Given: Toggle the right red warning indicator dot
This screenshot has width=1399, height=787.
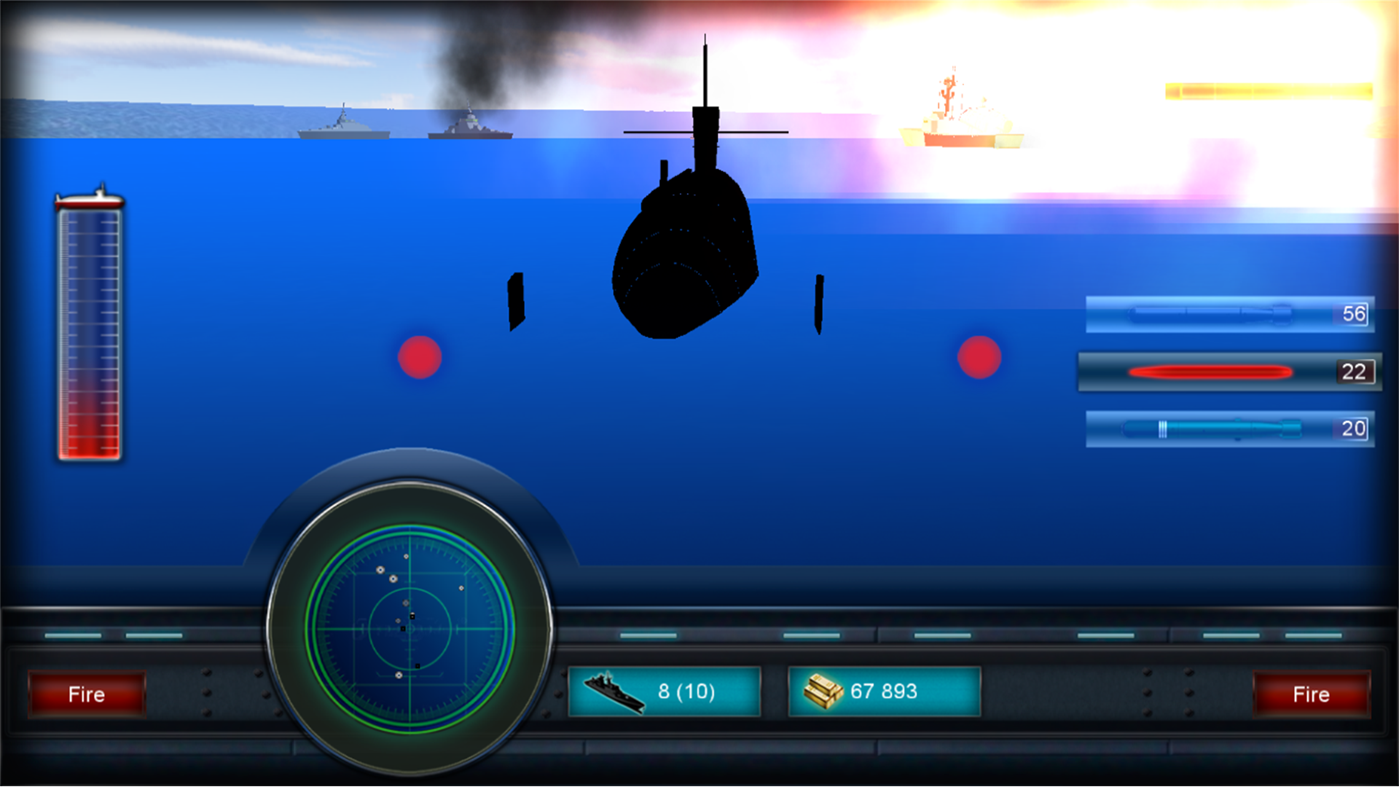Looking at the screenshot, I should click(x=977, y=357).
